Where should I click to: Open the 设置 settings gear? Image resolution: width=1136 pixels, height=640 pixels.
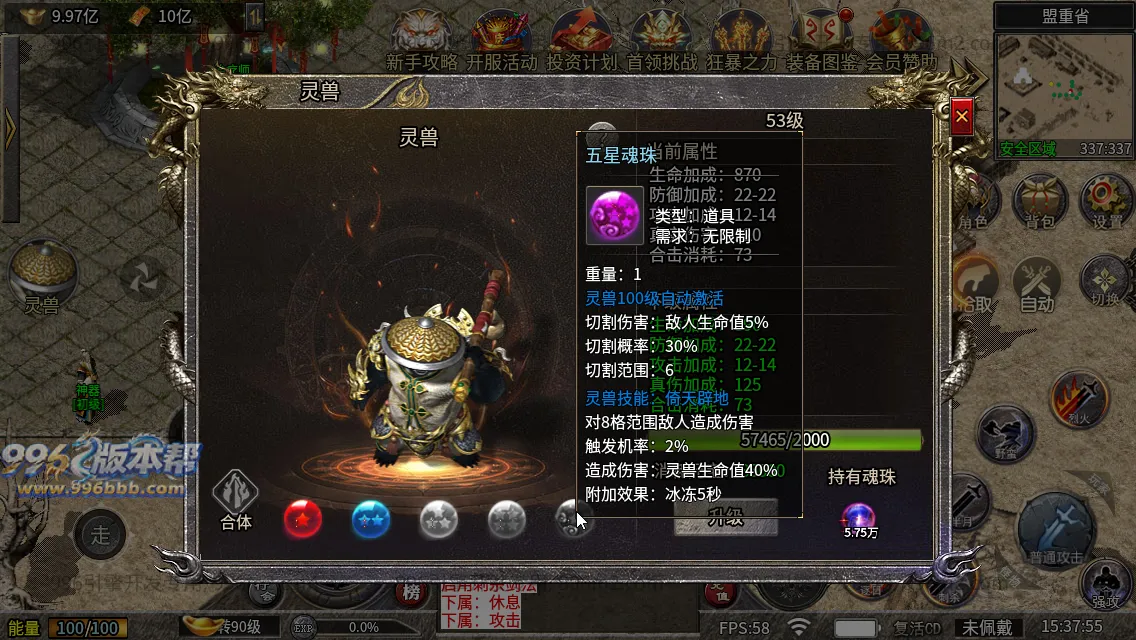(x=1106, y=200)
